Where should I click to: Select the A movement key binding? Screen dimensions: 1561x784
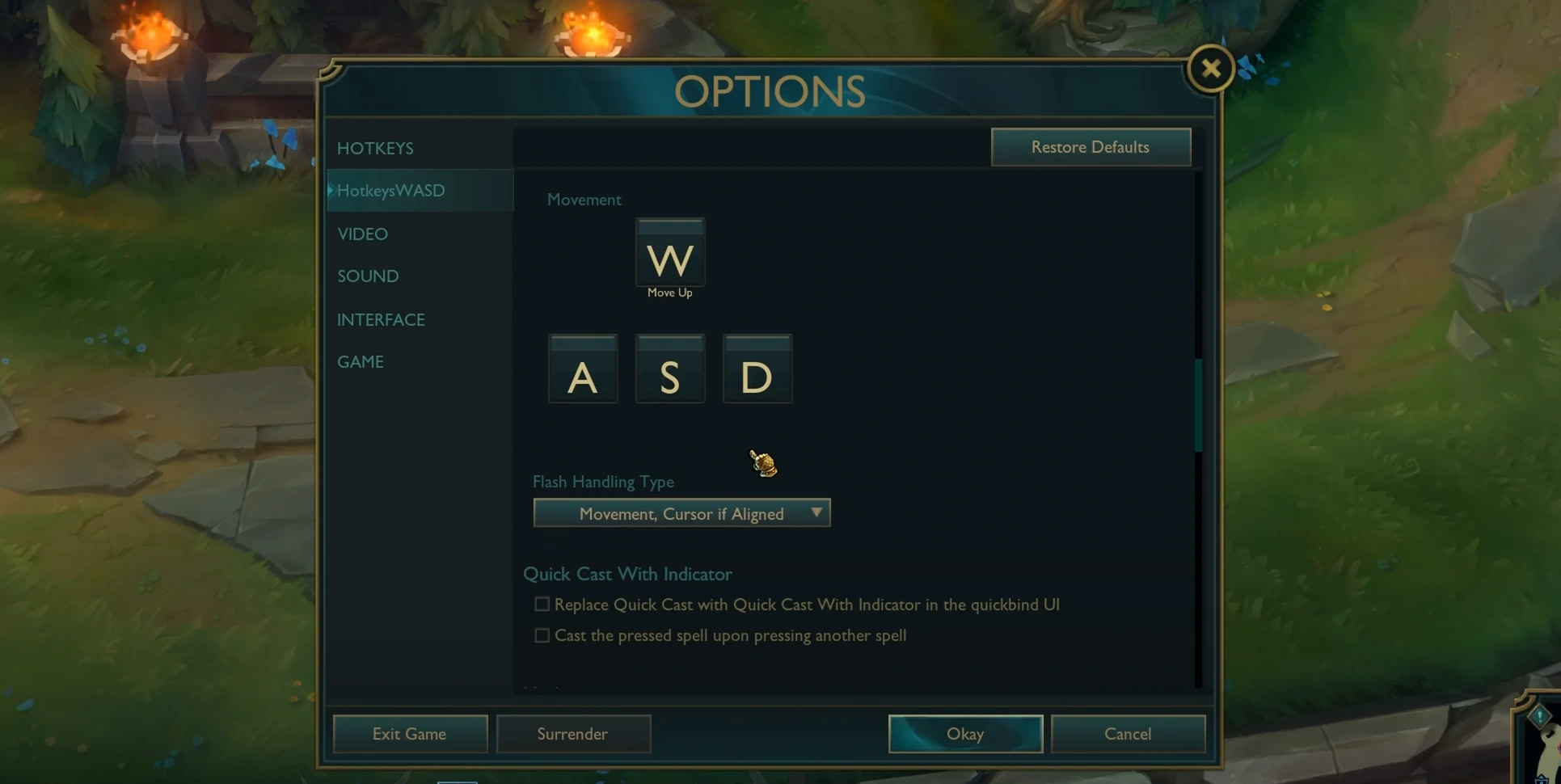click(583, 369)
